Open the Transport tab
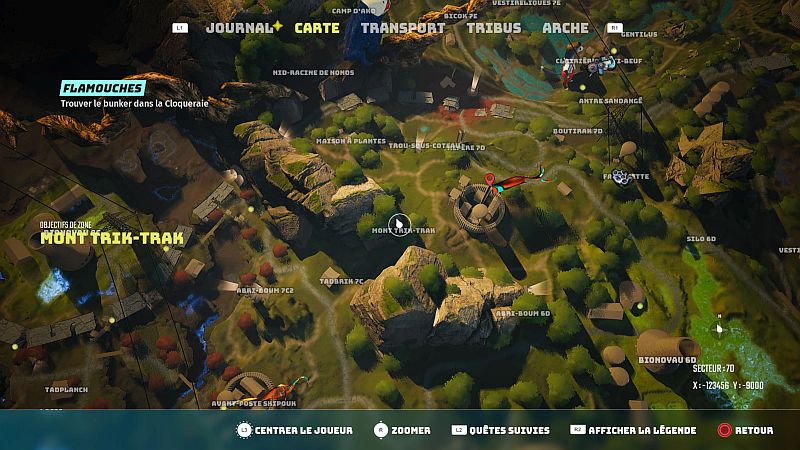The width and height of the screenshot is (800, 450). tap(403, 28)
